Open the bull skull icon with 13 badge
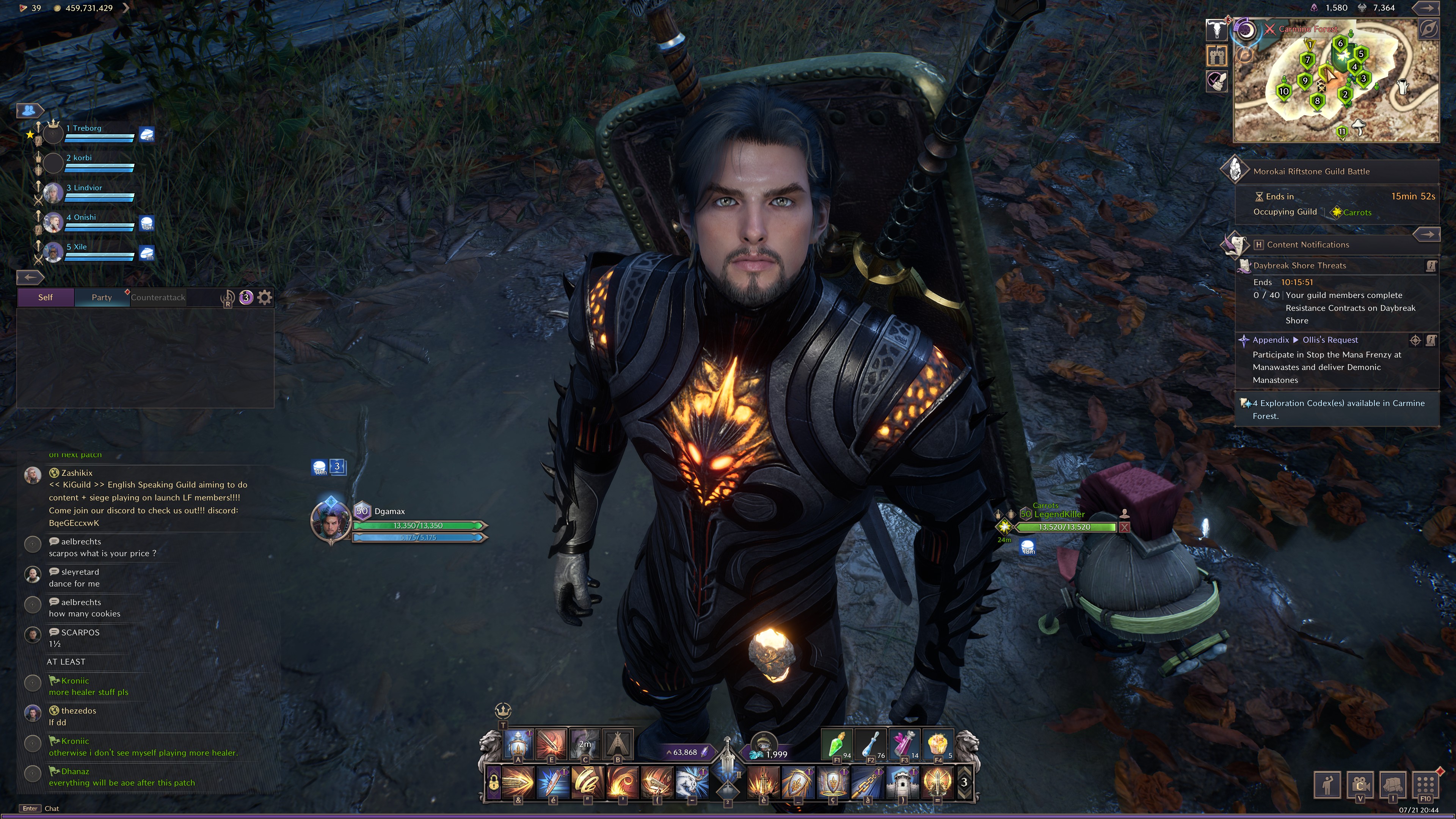 pos(1216,30)
